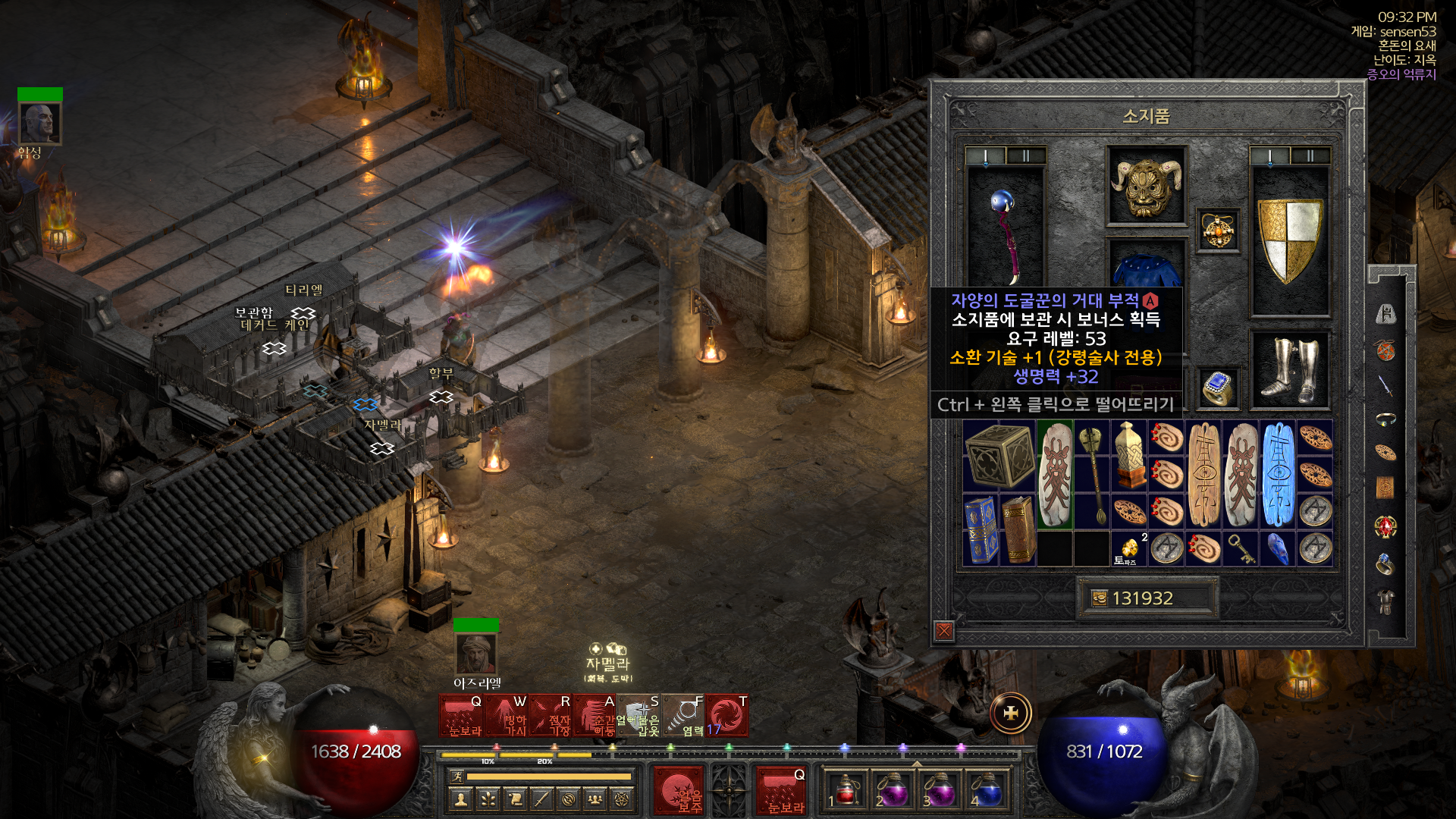Select the blue tome in the inventory
The image size is (1456, 819).
tap(980, 530)
